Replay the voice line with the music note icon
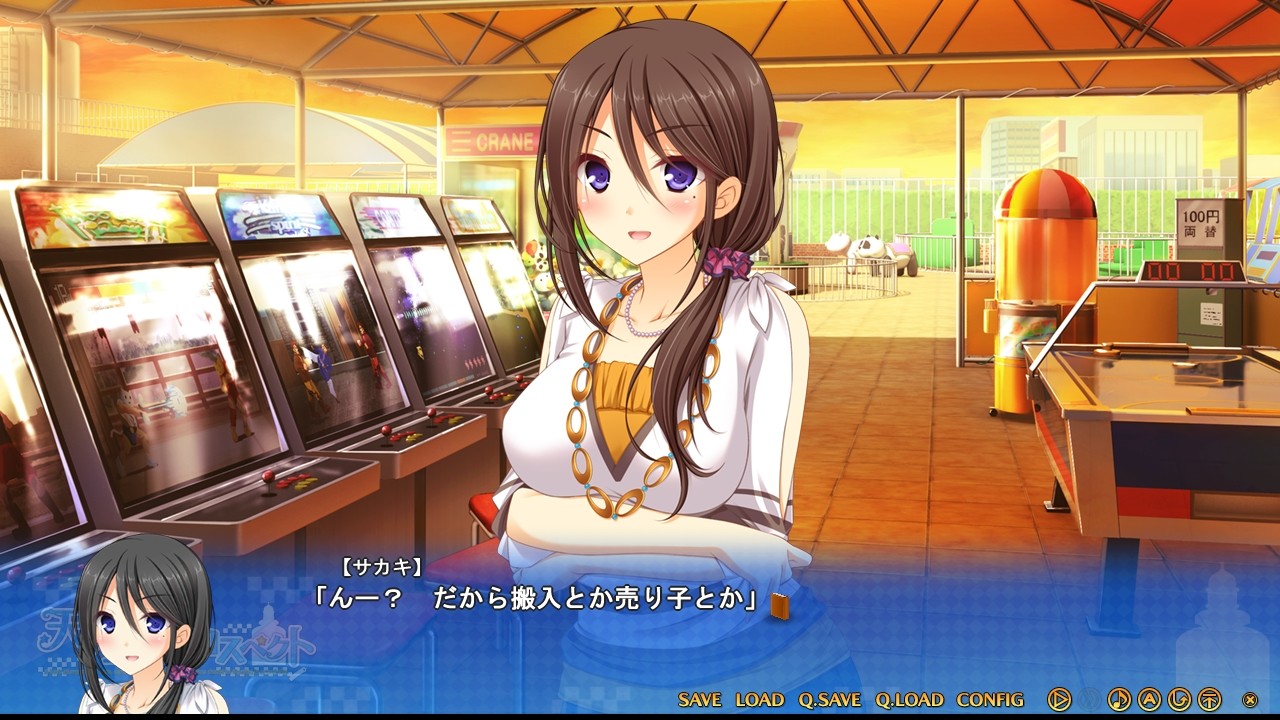 tap(1118, 699)
